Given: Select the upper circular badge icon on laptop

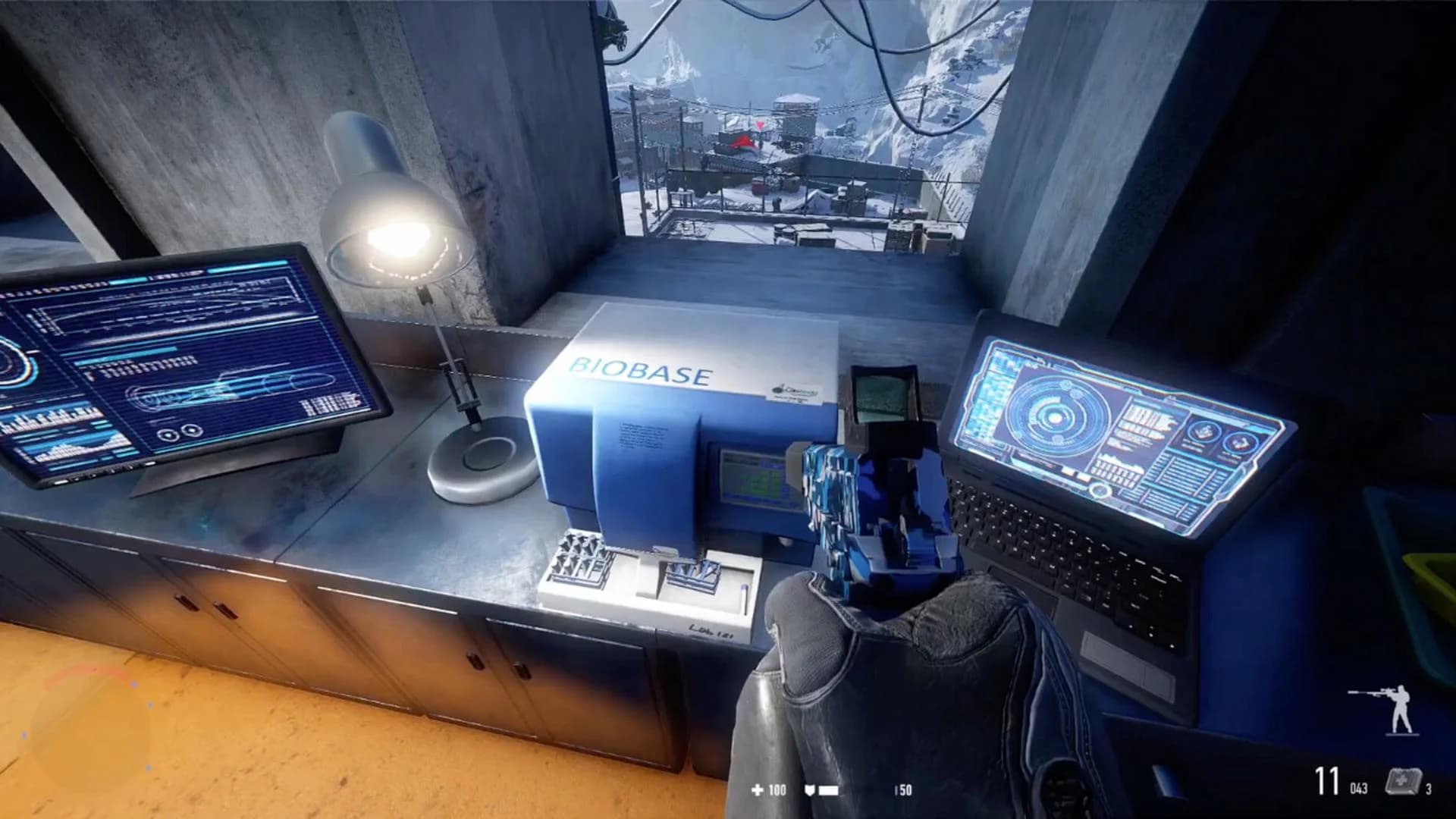Looking at the screenshot, I should 1203,431.
